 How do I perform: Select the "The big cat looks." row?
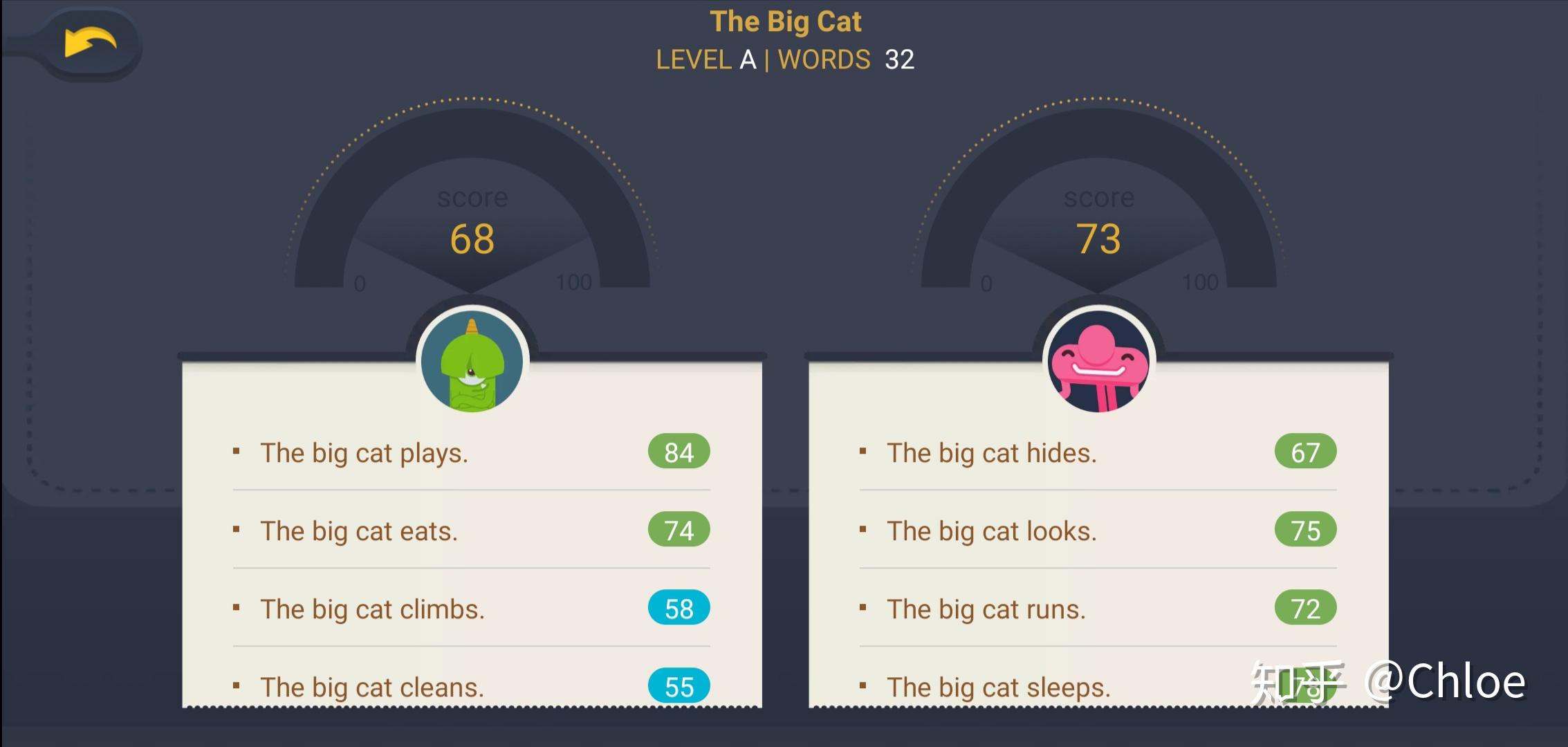[991, 531]
